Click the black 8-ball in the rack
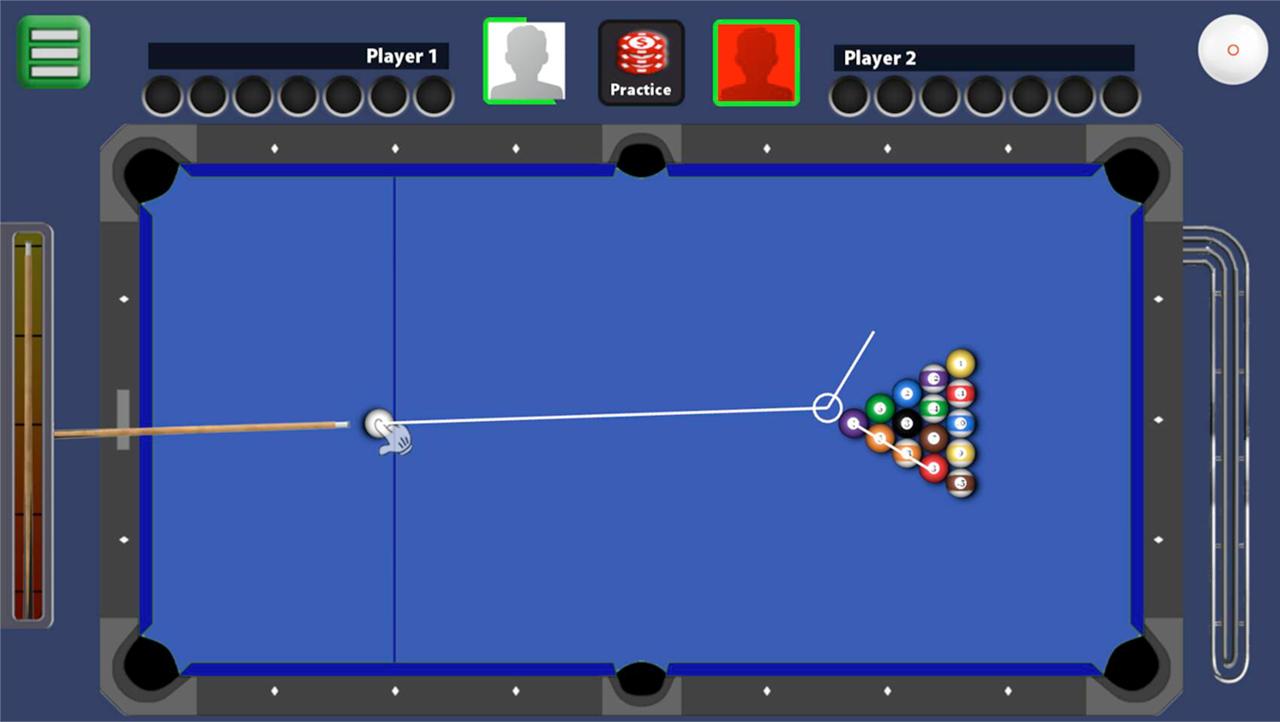1280x722 pixels. click(x=906, y=423)
